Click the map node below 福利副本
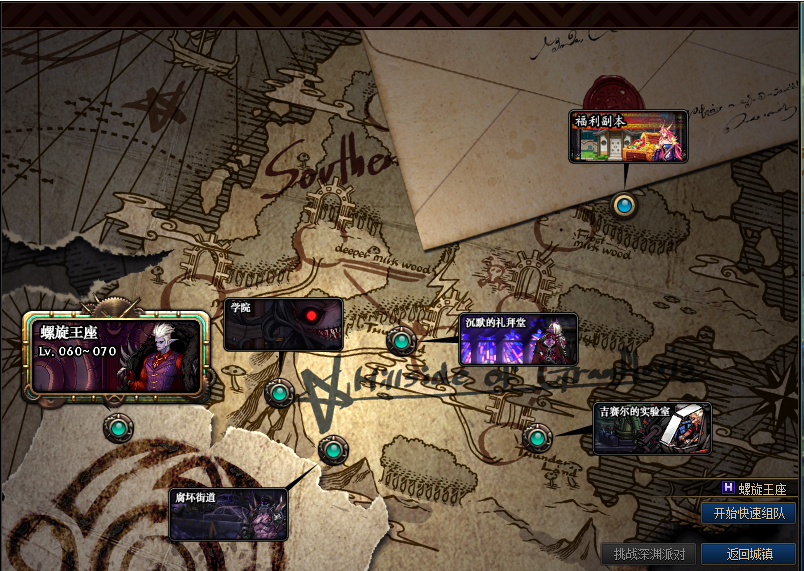This screenshot has width=804, height=571. pos(625,206)
